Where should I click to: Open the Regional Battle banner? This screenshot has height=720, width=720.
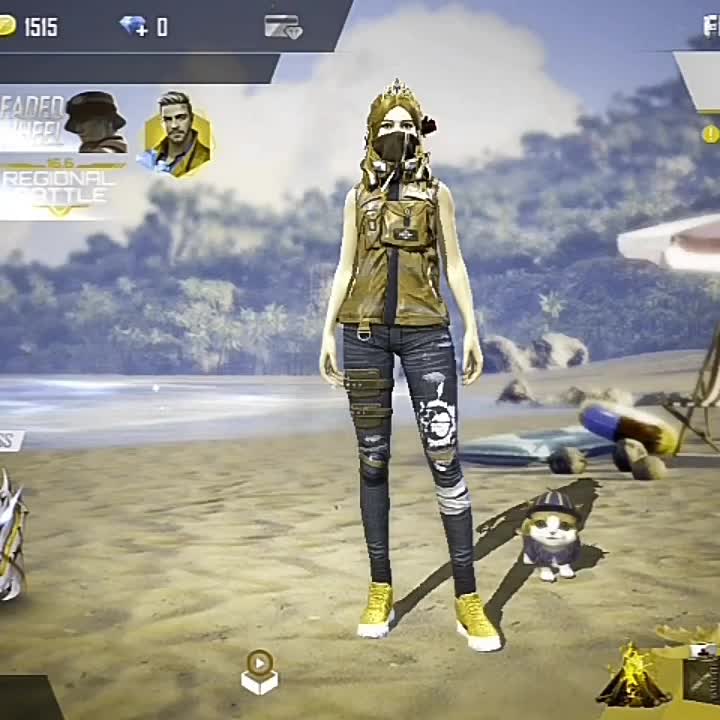[58, 187]
